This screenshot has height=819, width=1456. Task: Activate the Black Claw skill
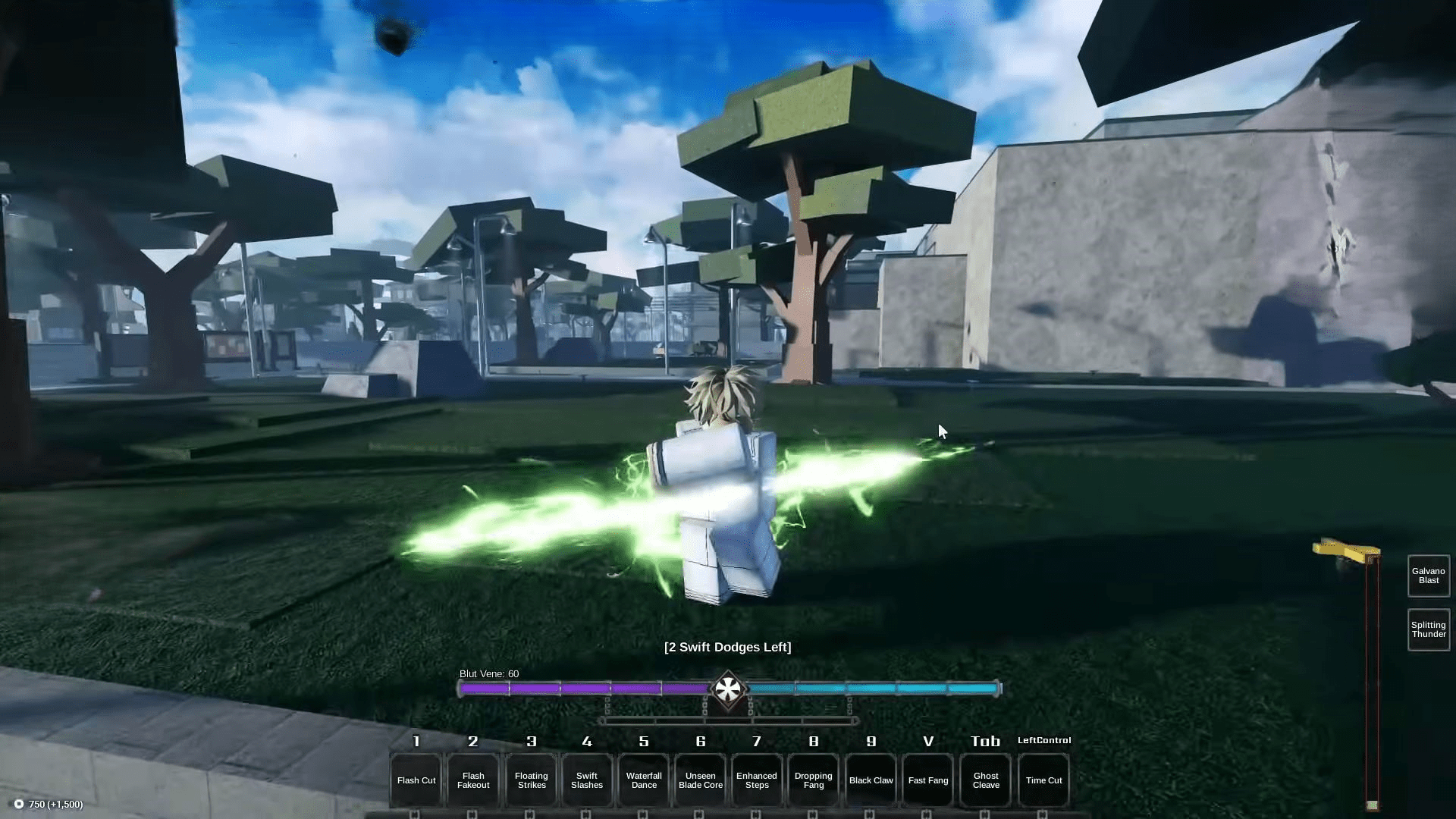pyautogui.click(x=871, y=780)
